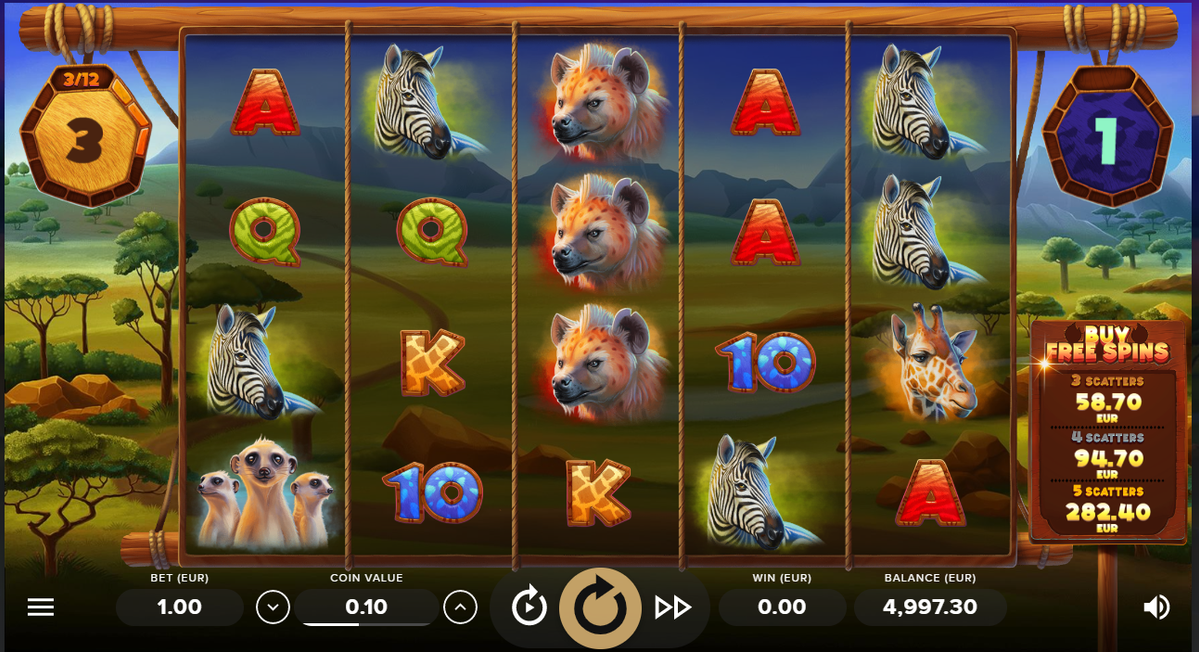
Task: Toggle the sound speaker icon
Action: click(x=1156, y=607)
